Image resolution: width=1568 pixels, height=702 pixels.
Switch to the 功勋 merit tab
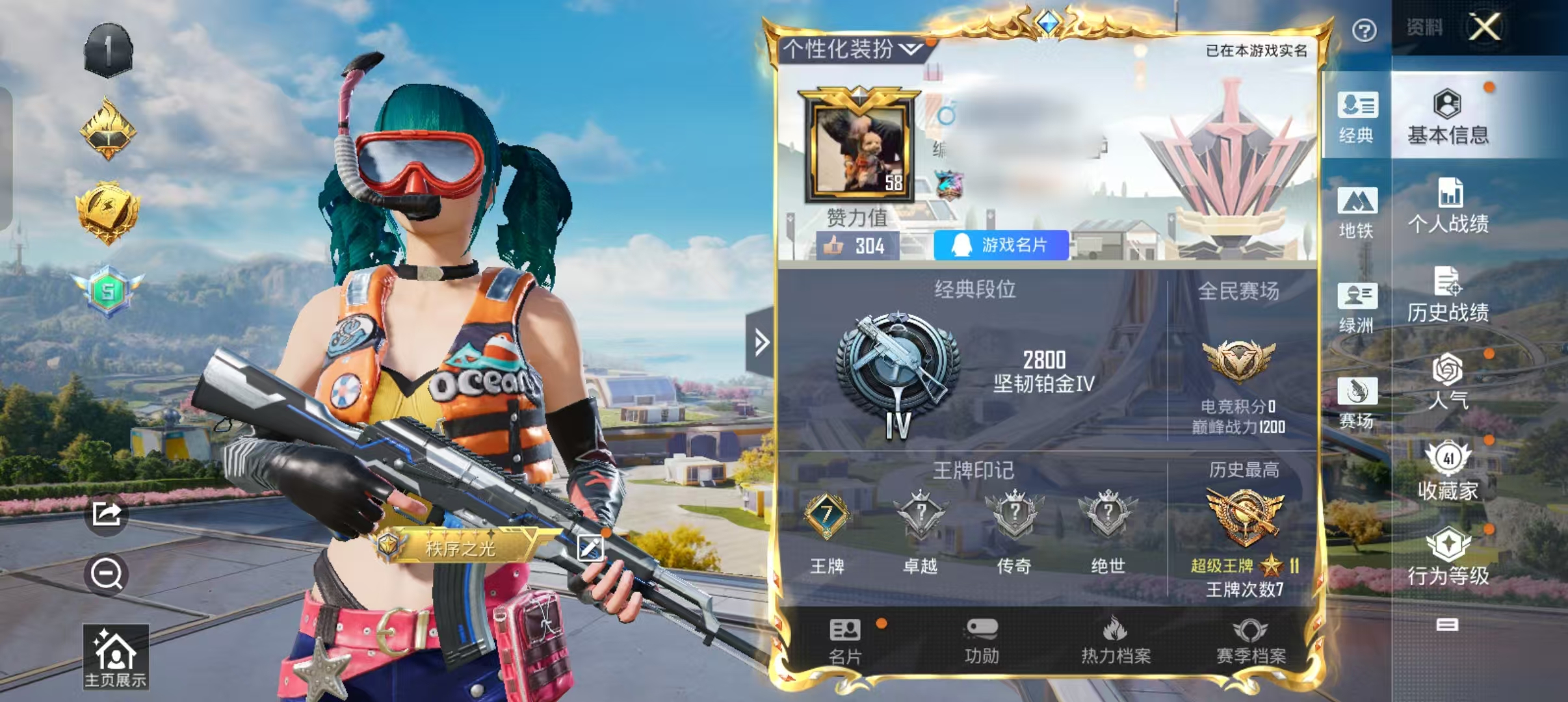click(x=982, y=642)
